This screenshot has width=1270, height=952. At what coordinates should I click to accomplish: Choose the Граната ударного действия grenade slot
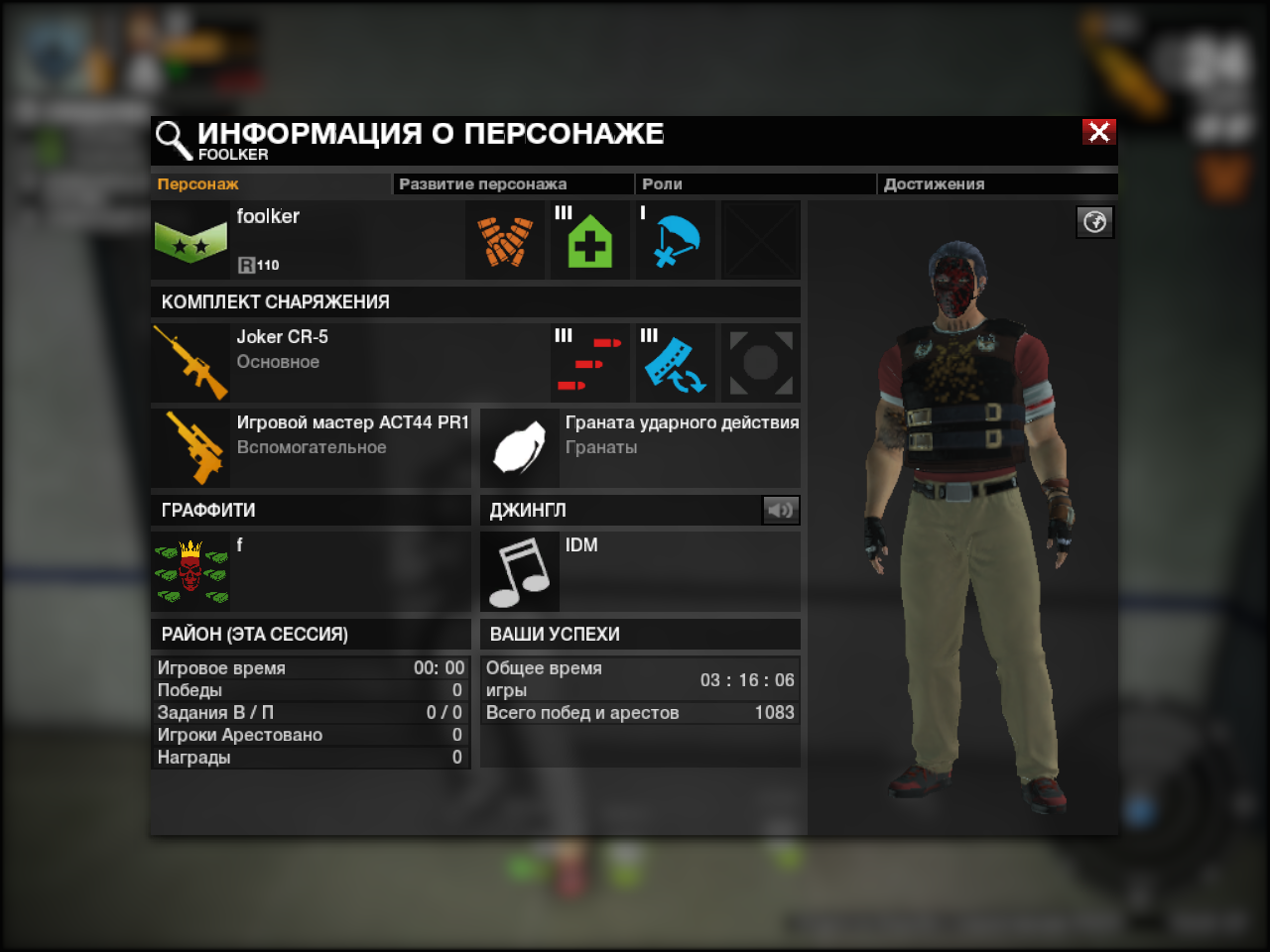click(x=520, y=448)
